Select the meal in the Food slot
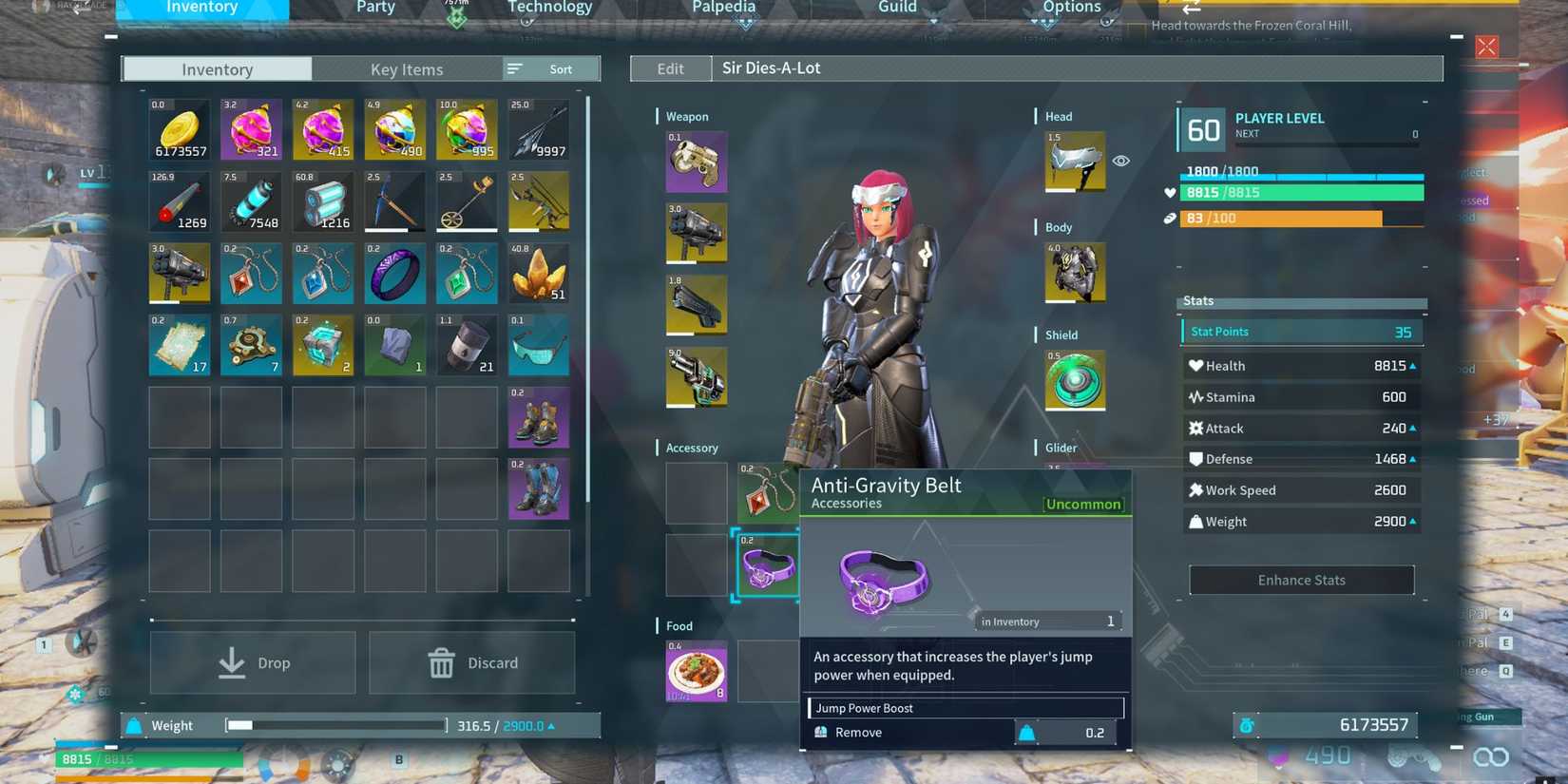 pos(697,672)
